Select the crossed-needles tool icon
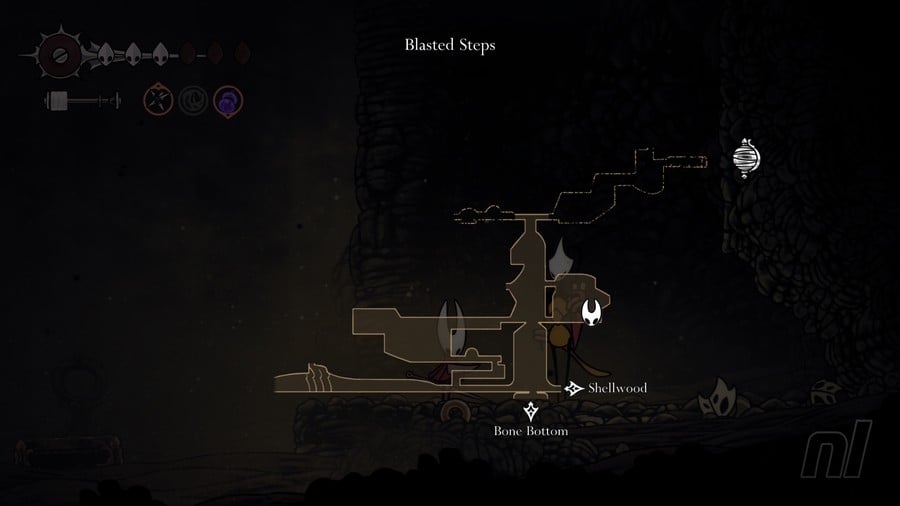This screenshot has width=900, height=506. (158, 100)
